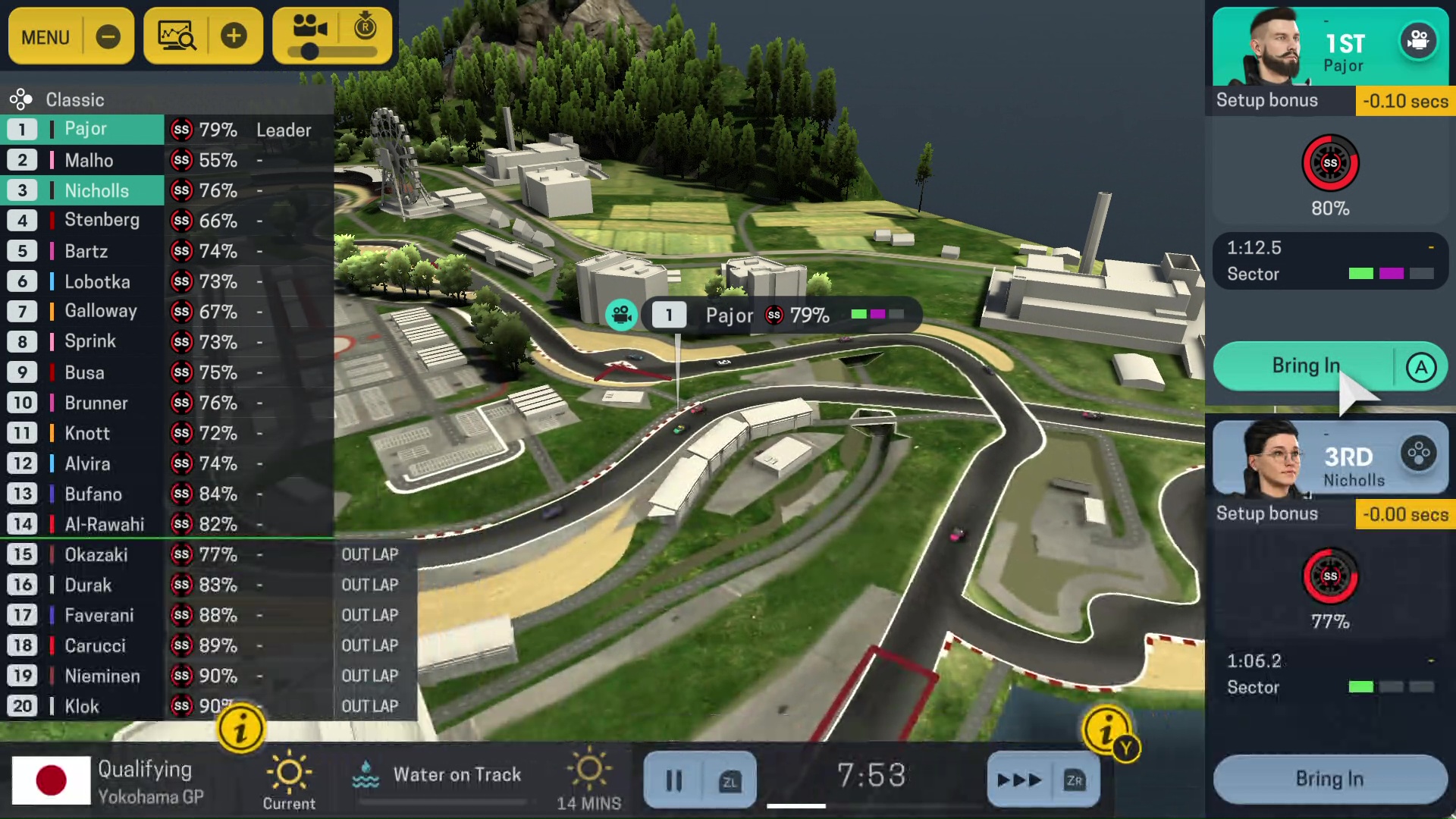The width and height of the screenshot is (1456, 819).
Task: Select Malho in the standings list
Action: (x=89, y=160)
